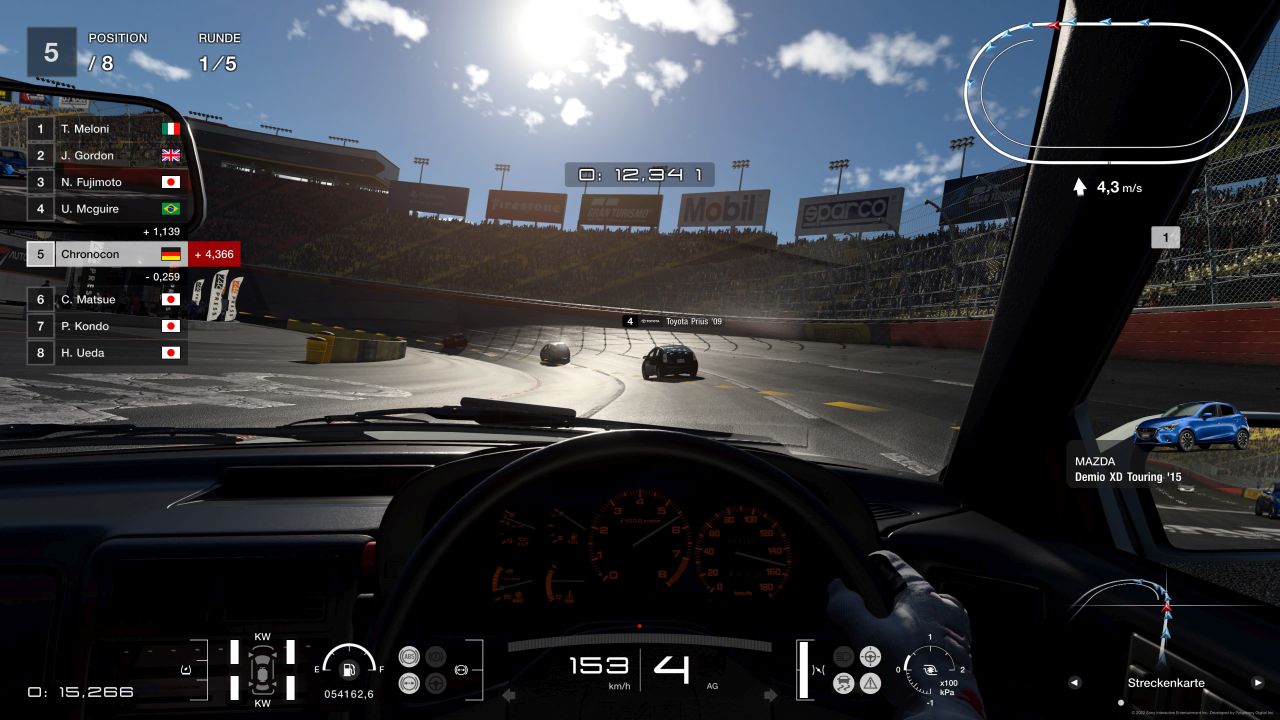Select the ABS indicator icon
The height and width of the screenshot is (720, 1280).
point(409,656)
